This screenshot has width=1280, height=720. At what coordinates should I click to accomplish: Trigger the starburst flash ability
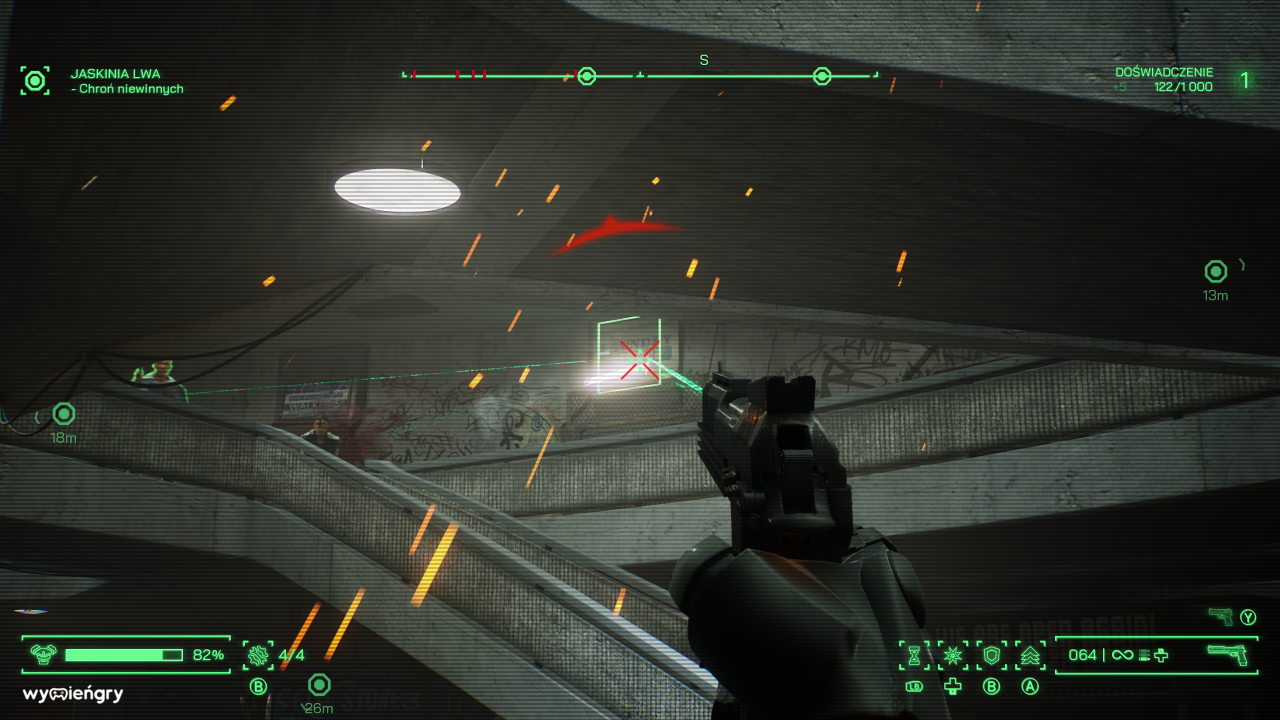(x=952, y=656)
